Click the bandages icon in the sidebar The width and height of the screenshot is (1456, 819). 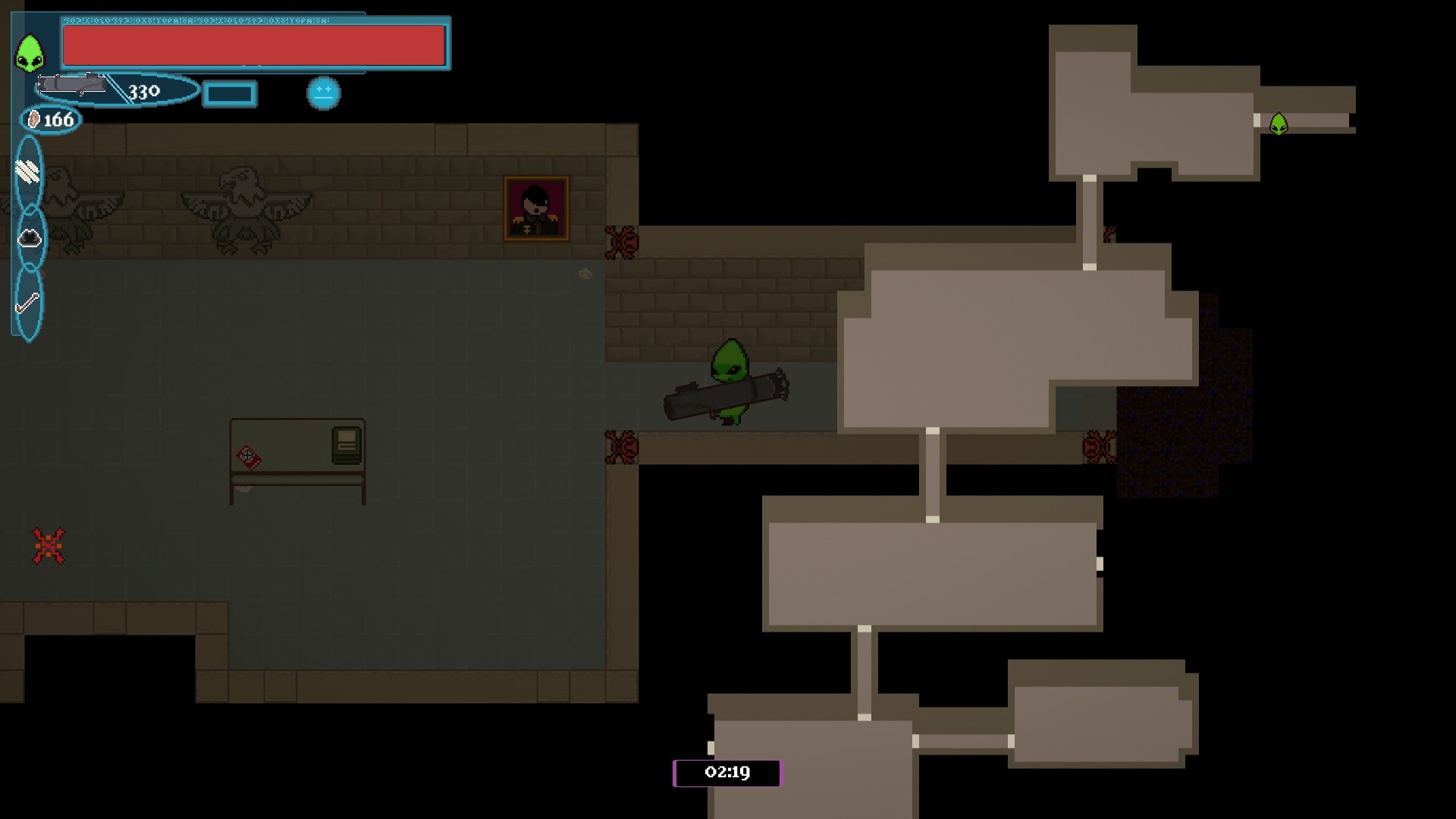27,171
